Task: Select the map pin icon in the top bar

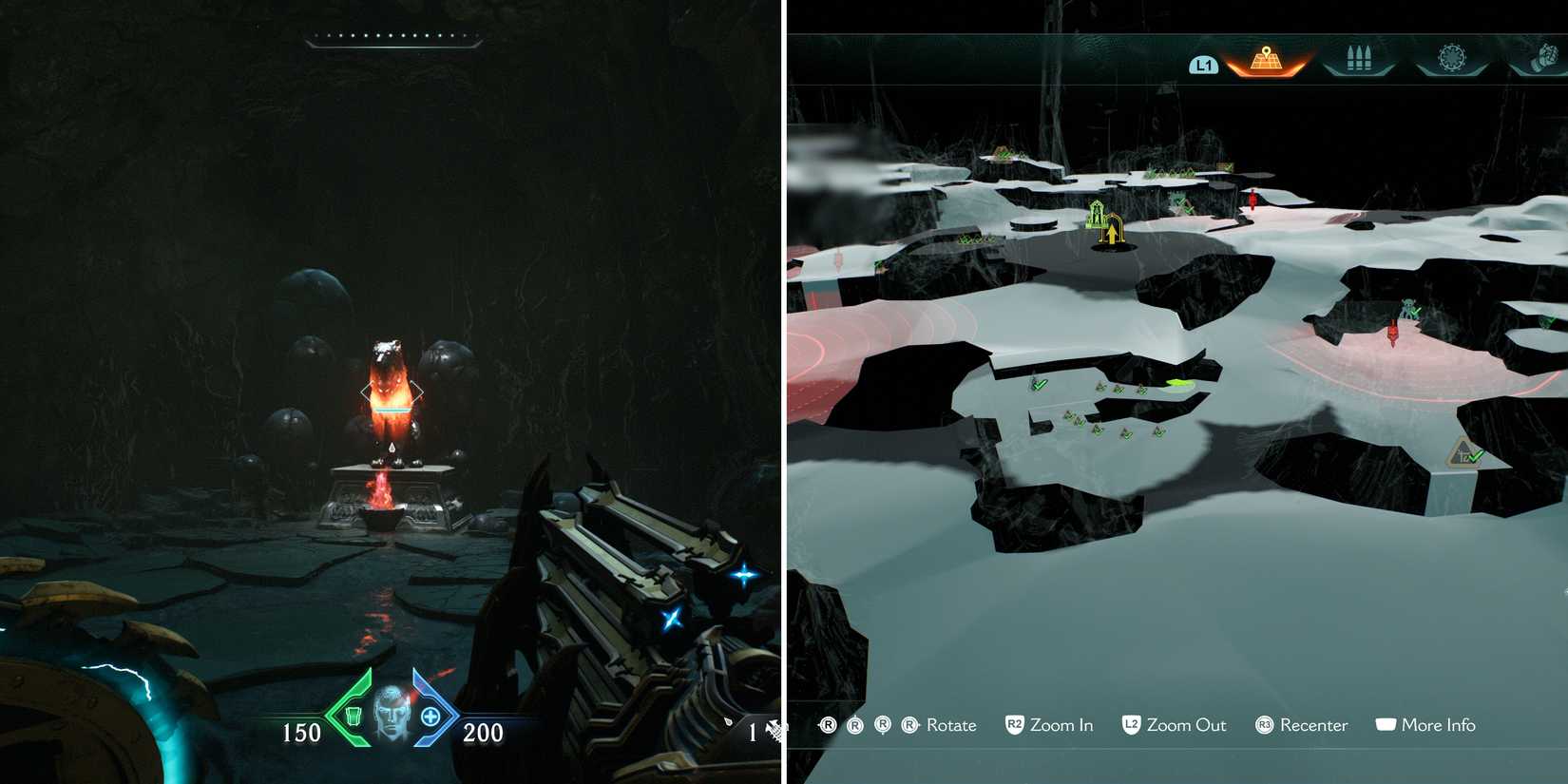Action: (1266, 59)
